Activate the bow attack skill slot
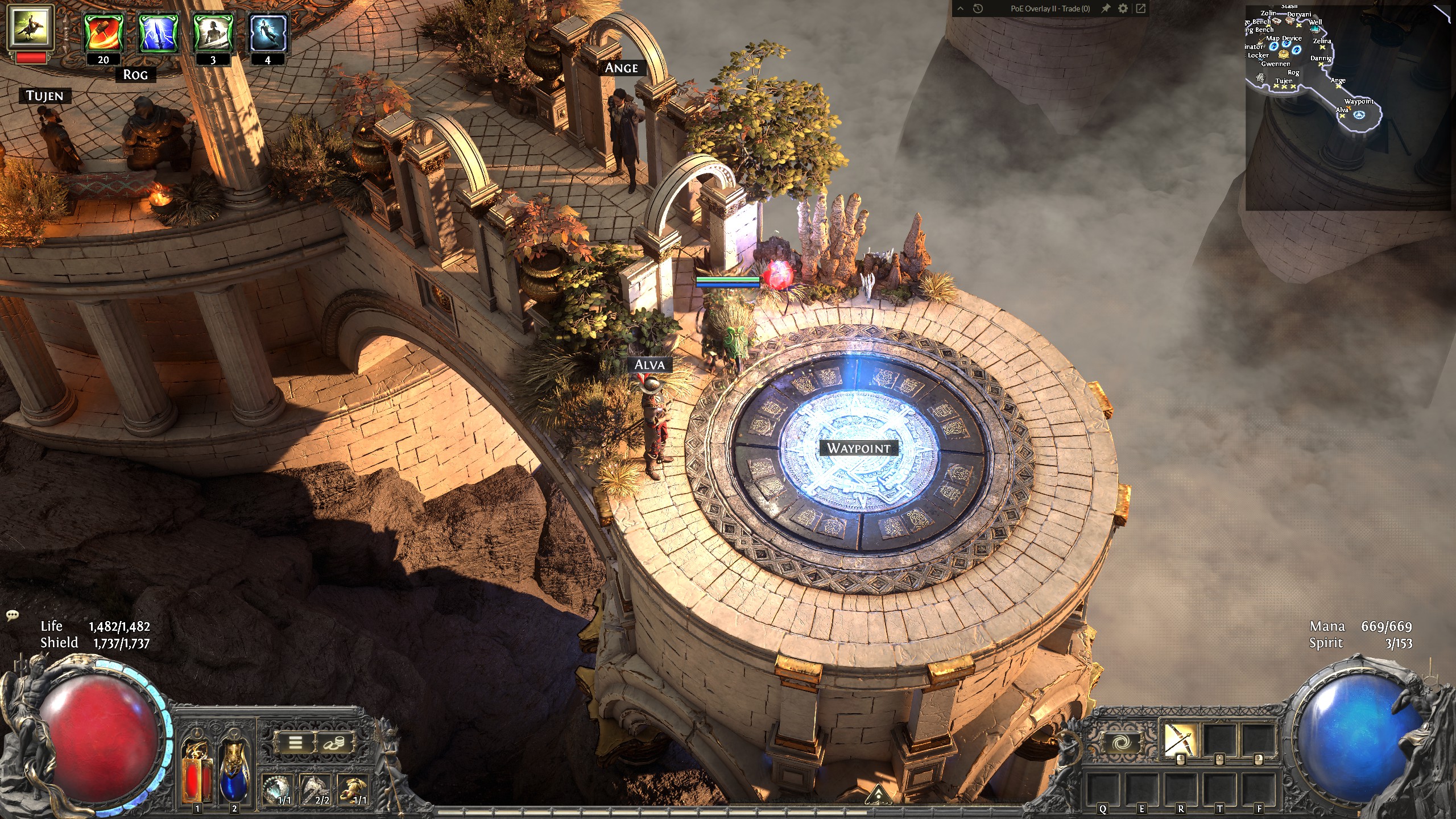1456x819 pixels. pos(1180,739)
